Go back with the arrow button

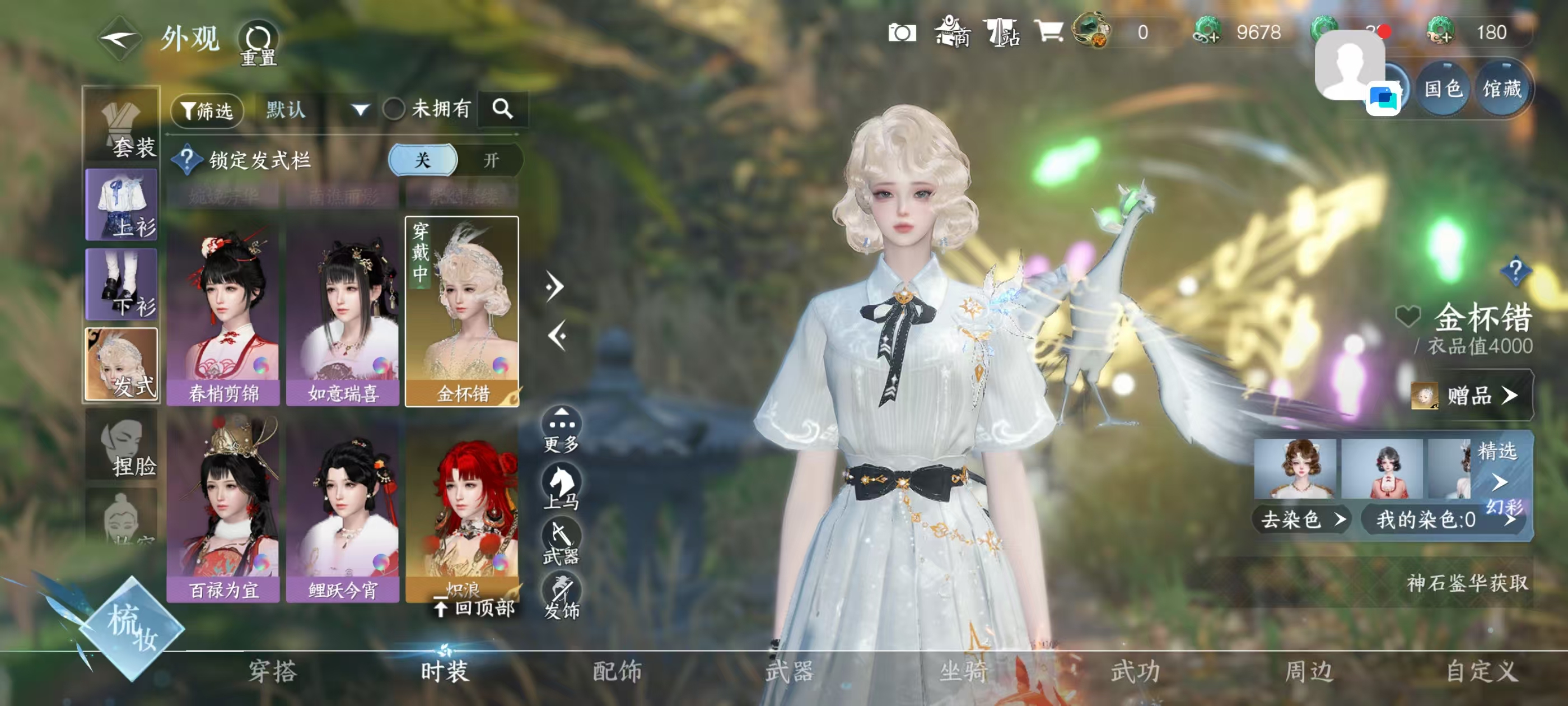tap(119, 39)
